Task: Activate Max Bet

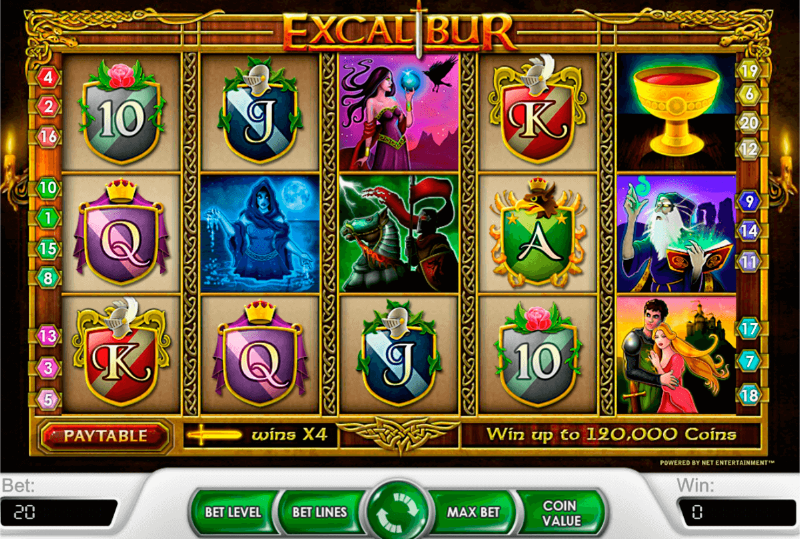Action: point(474,512)
